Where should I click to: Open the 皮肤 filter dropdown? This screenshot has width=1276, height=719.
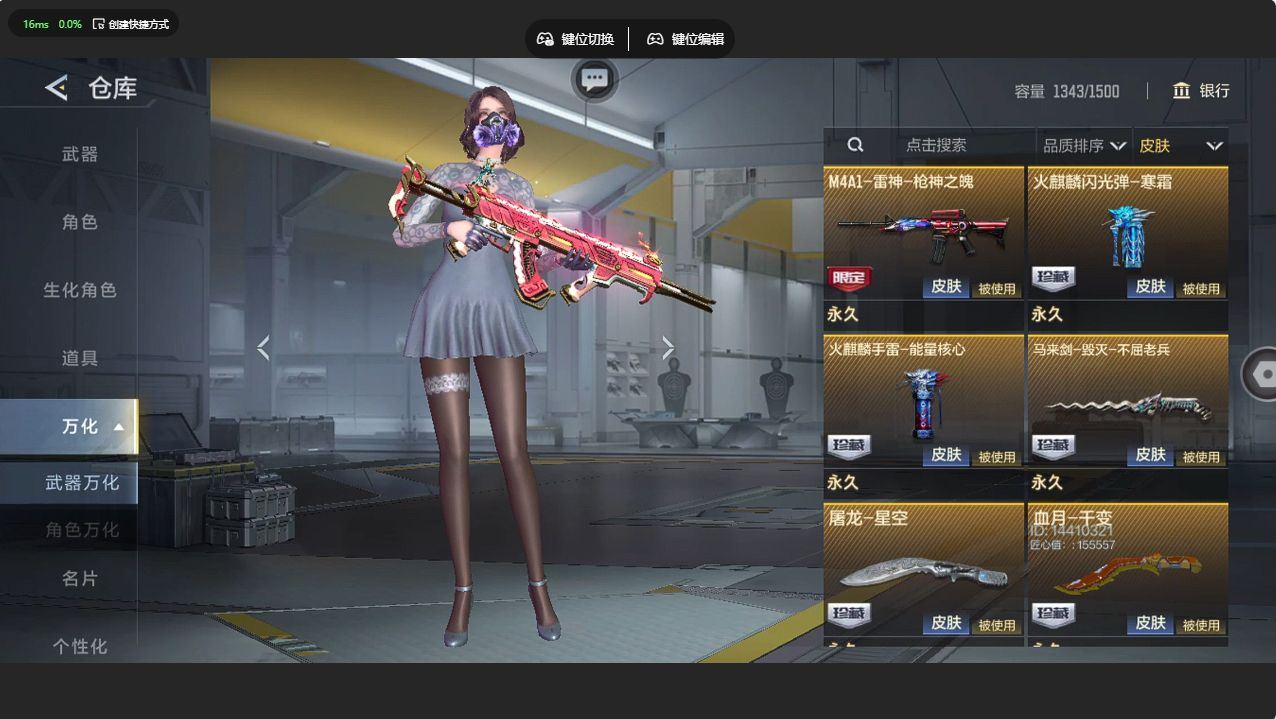(x=1180, y=146)
